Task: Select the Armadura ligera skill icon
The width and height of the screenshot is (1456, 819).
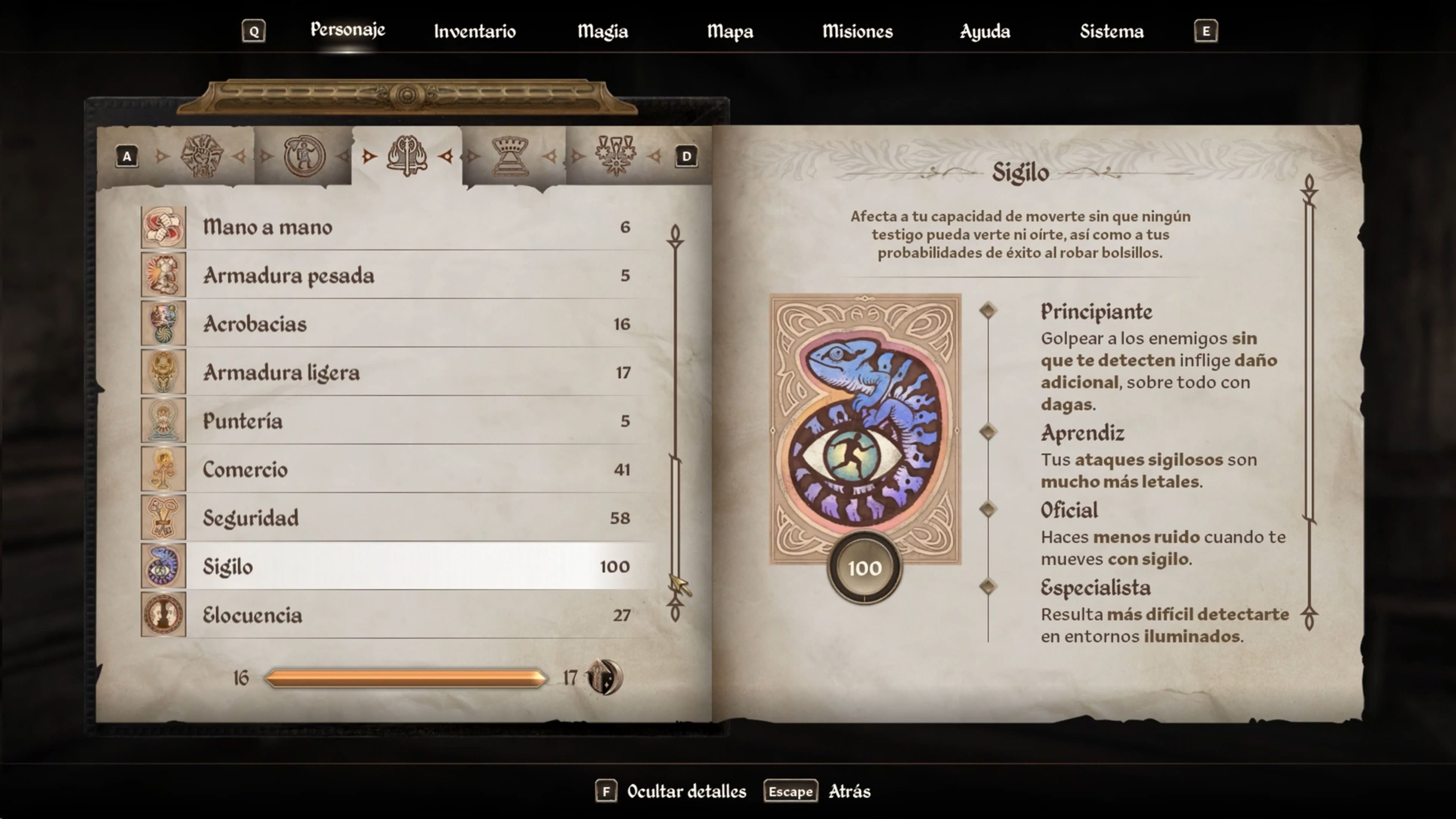Action: tap(163, 372)
